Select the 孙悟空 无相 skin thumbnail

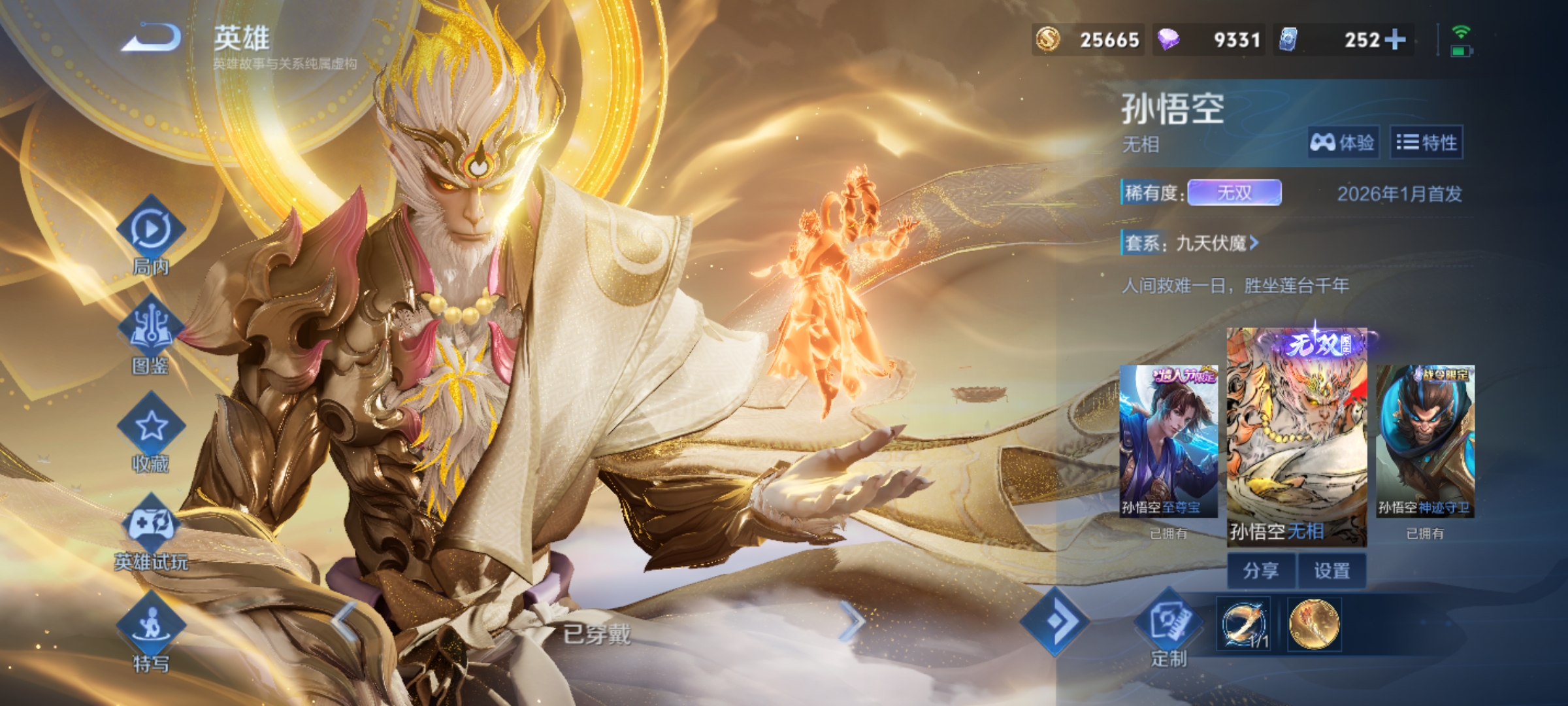[x=1296, y=435]
